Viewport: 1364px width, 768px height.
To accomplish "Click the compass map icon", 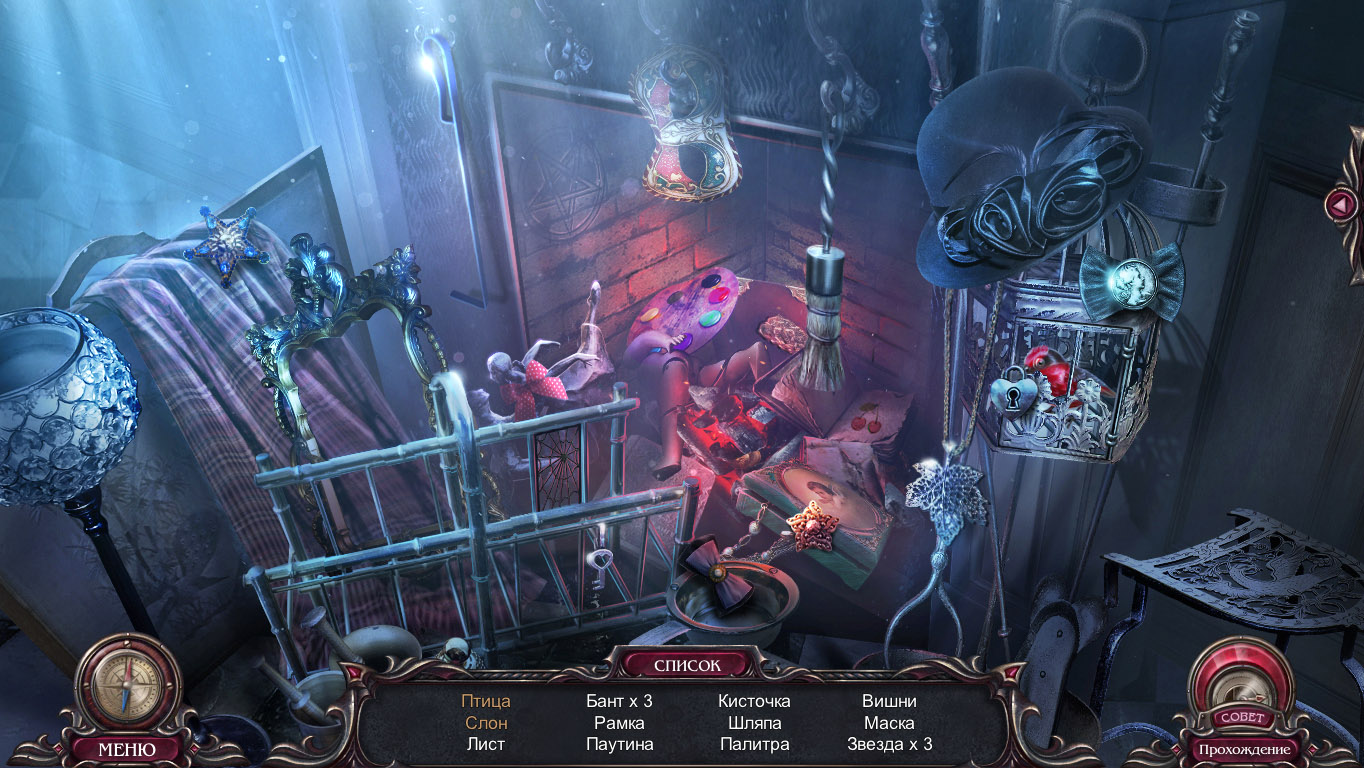I will point(127,687).
